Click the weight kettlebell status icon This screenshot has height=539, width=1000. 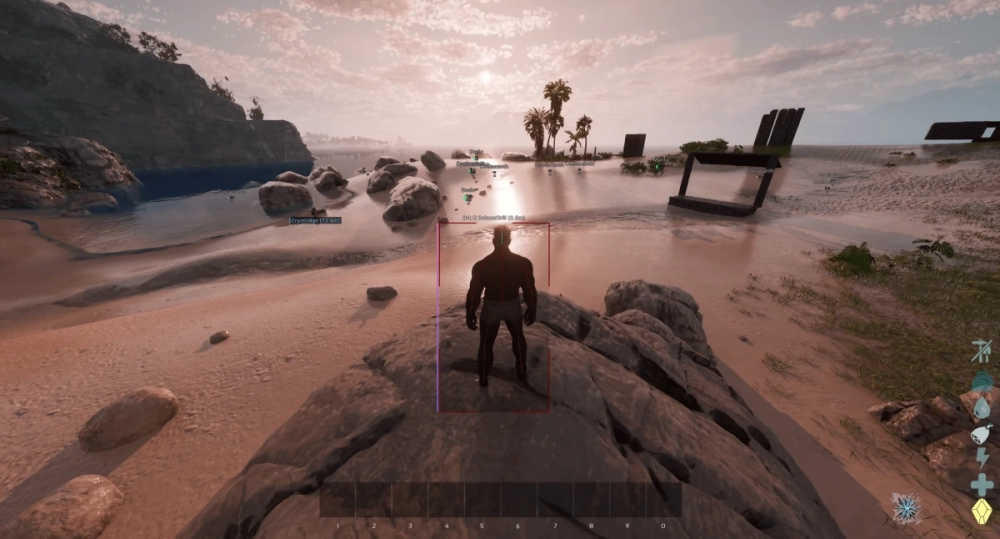pos(981,381)
